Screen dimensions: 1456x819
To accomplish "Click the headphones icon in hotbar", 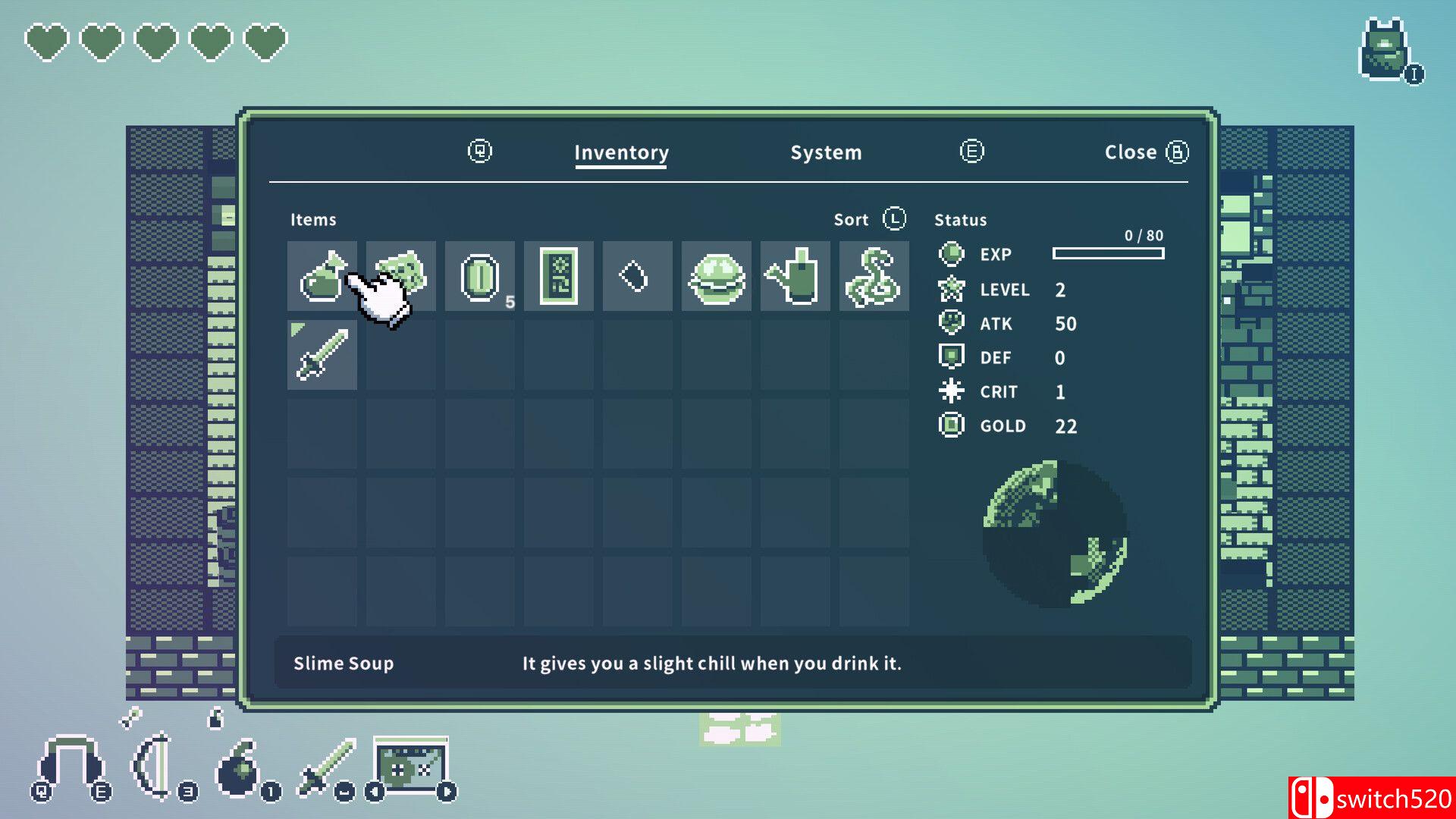I will 71,766.
